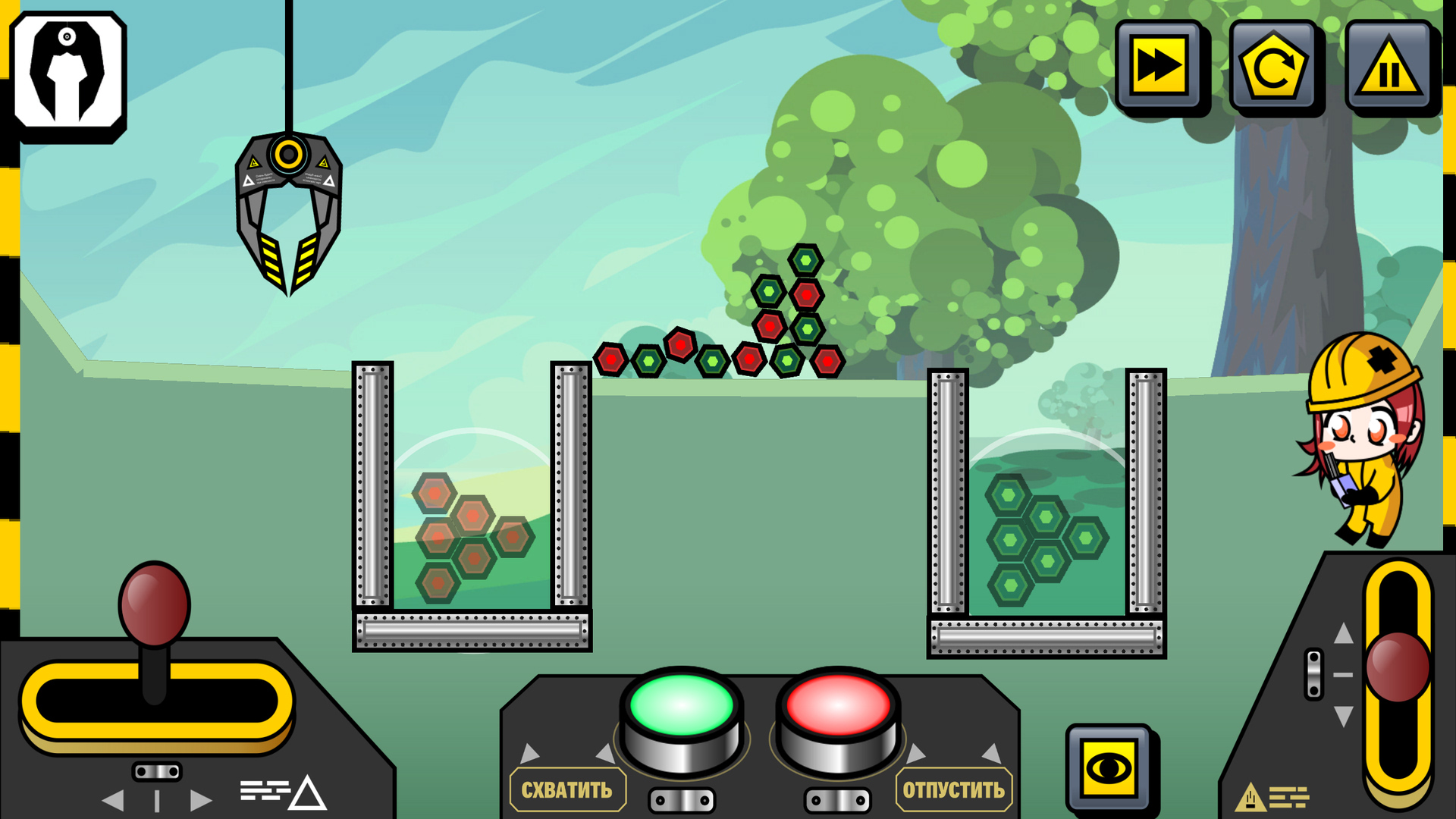
Task: Click the left arrow below the joystick
Action: pos(114,799)
